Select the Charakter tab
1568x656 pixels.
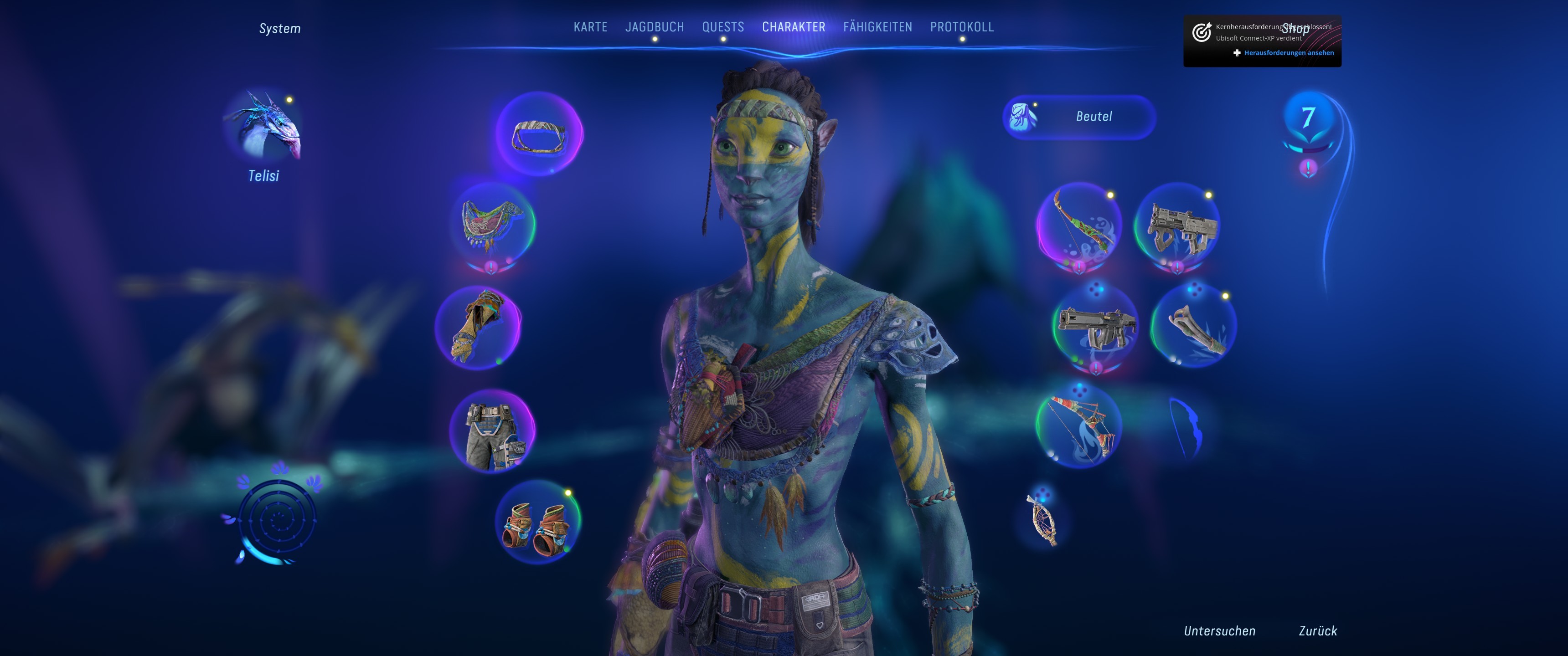pos(793,27)
